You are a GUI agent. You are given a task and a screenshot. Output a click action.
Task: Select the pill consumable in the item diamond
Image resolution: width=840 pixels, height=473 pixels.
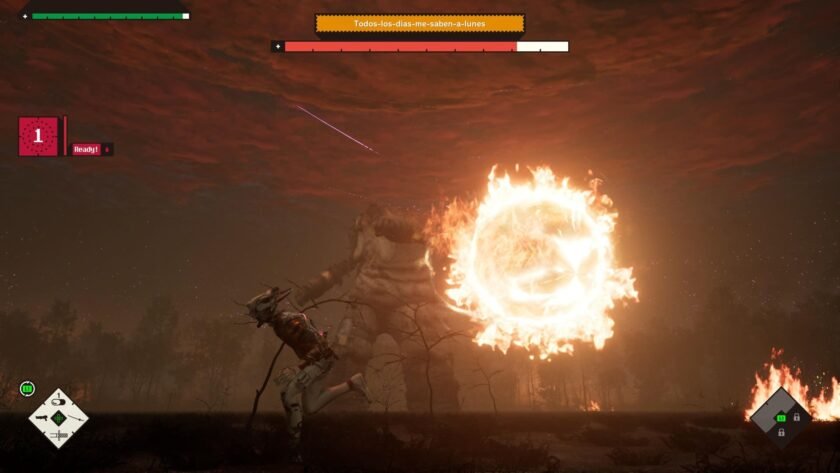coord(58,402)
